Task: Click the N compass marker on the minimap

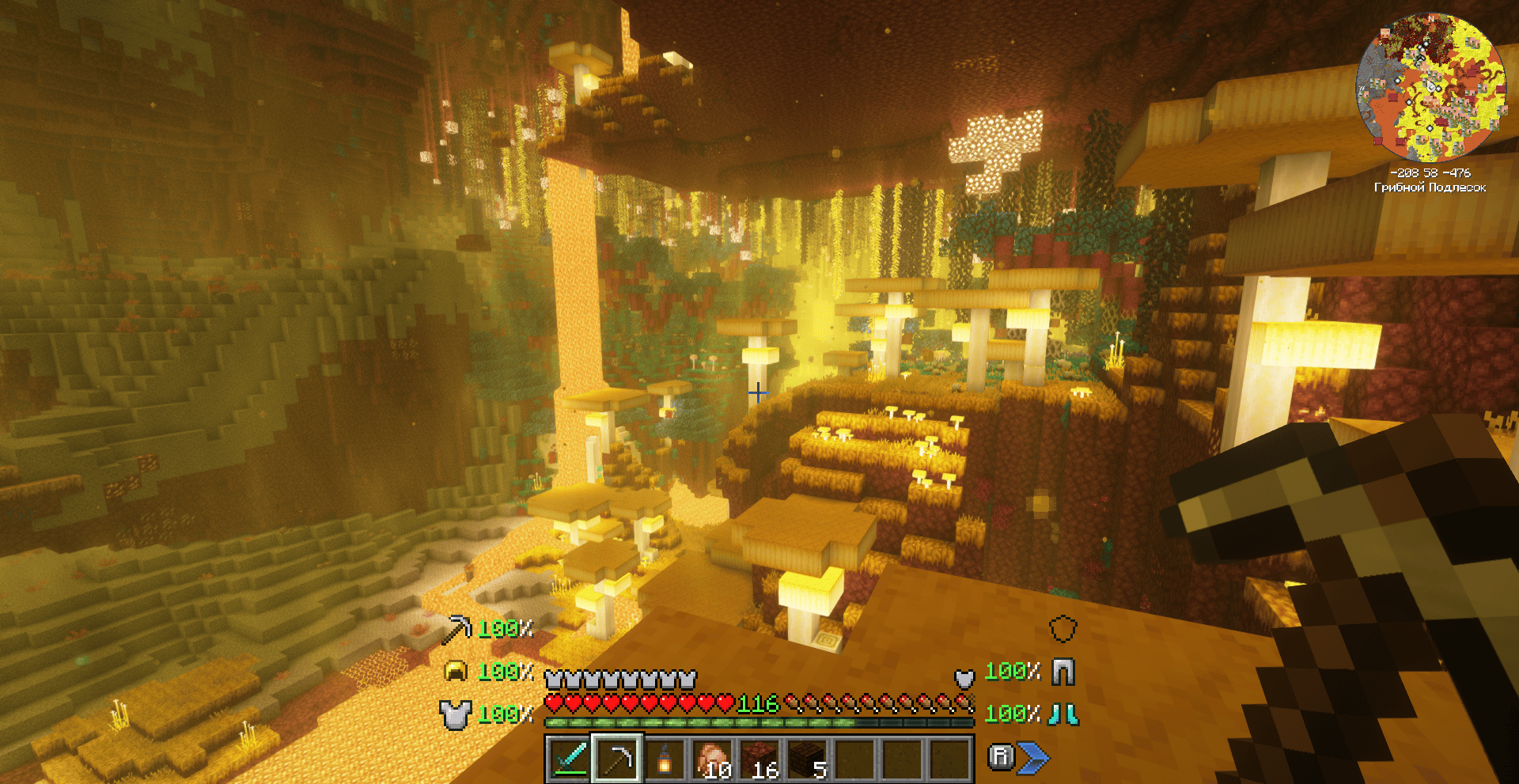Action: pyautogui.click(x=1430, y=19)
